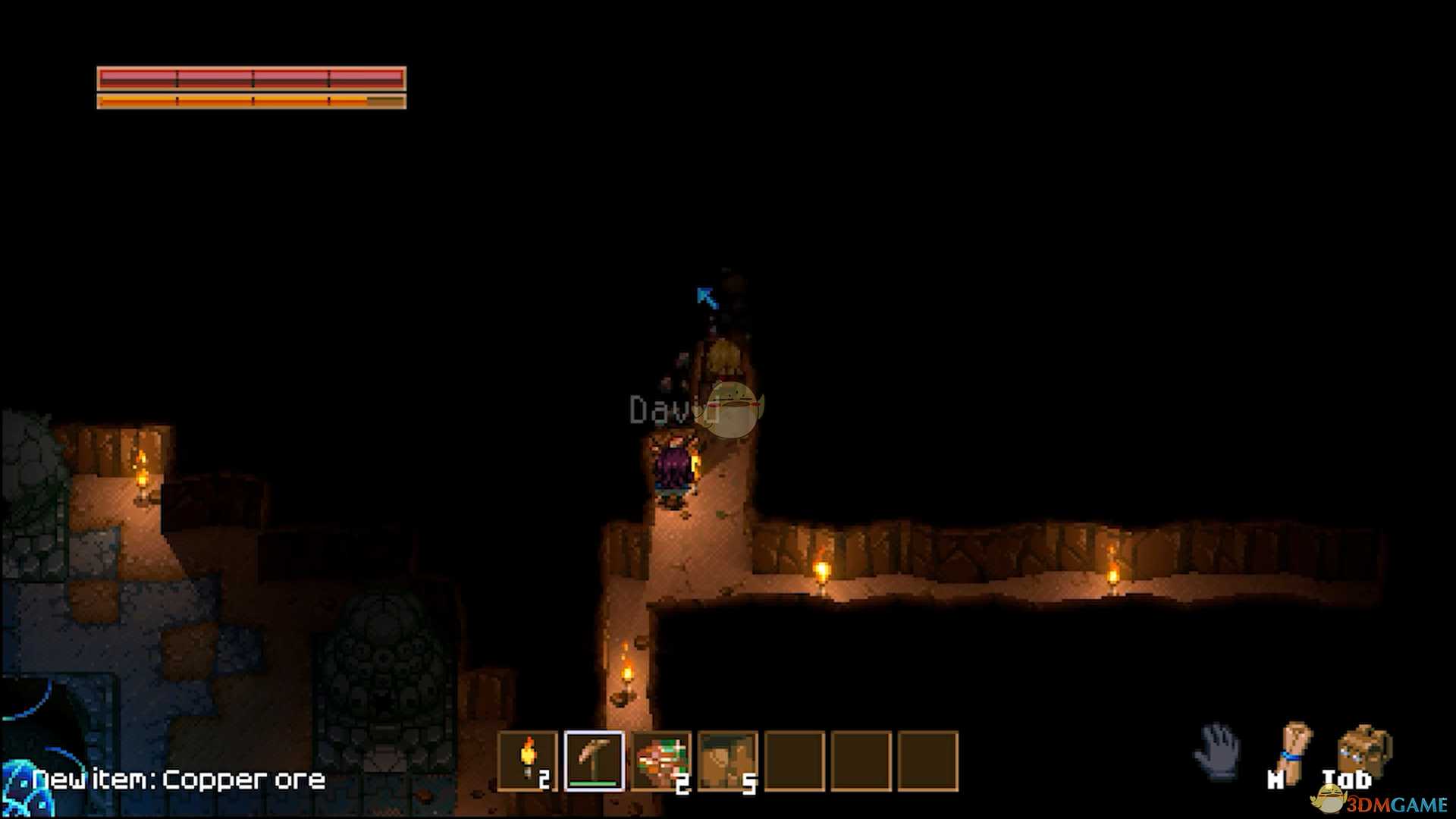Select the pickaxe hotbar slot
Image resolution: width=1456 pixels, height=819 pixels.
pyautogui.click(x=595, y=761)
